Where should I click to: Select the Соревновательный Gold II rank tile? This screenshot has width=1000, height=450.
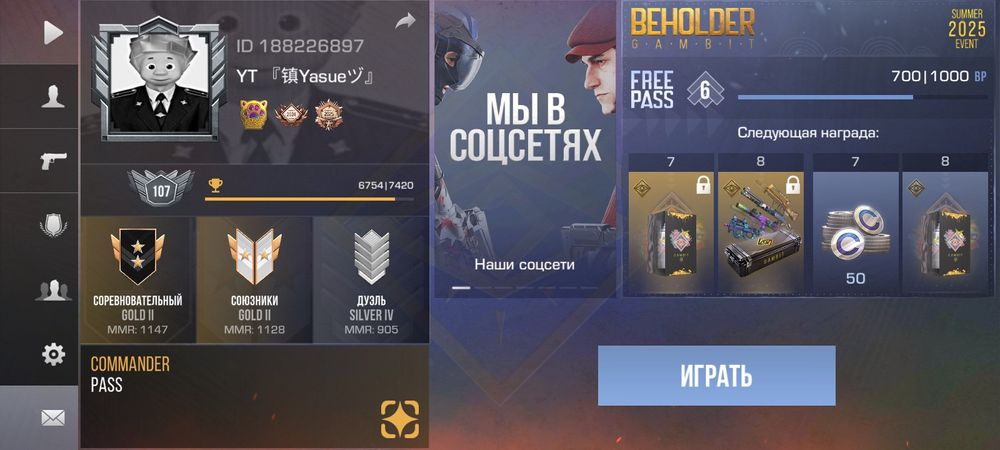point(137,276)
